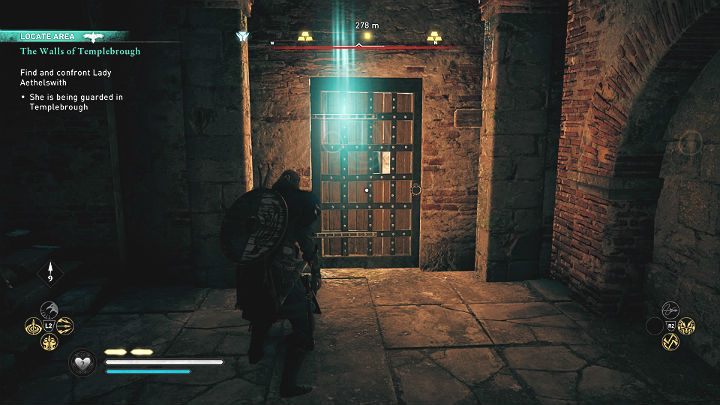Use the gold zigzag melee ability
The height and width of the screenshot is (405, 720).
tap(670, 342)
